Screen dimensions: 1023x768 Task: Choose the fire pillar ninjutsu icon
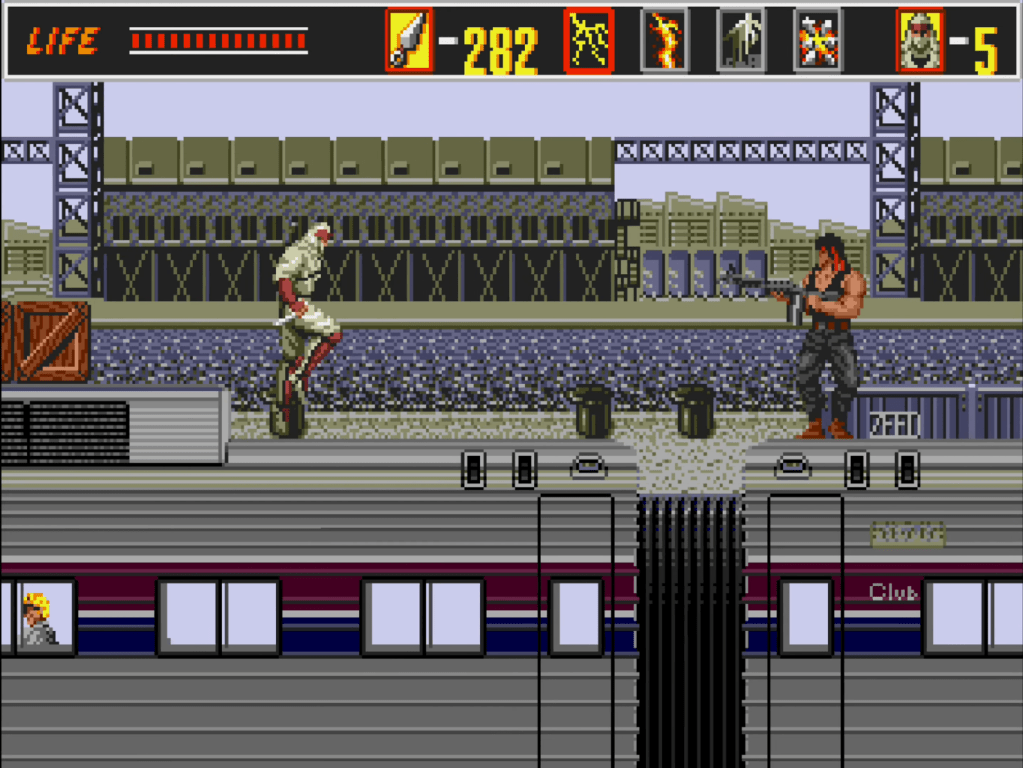[664, 41]
